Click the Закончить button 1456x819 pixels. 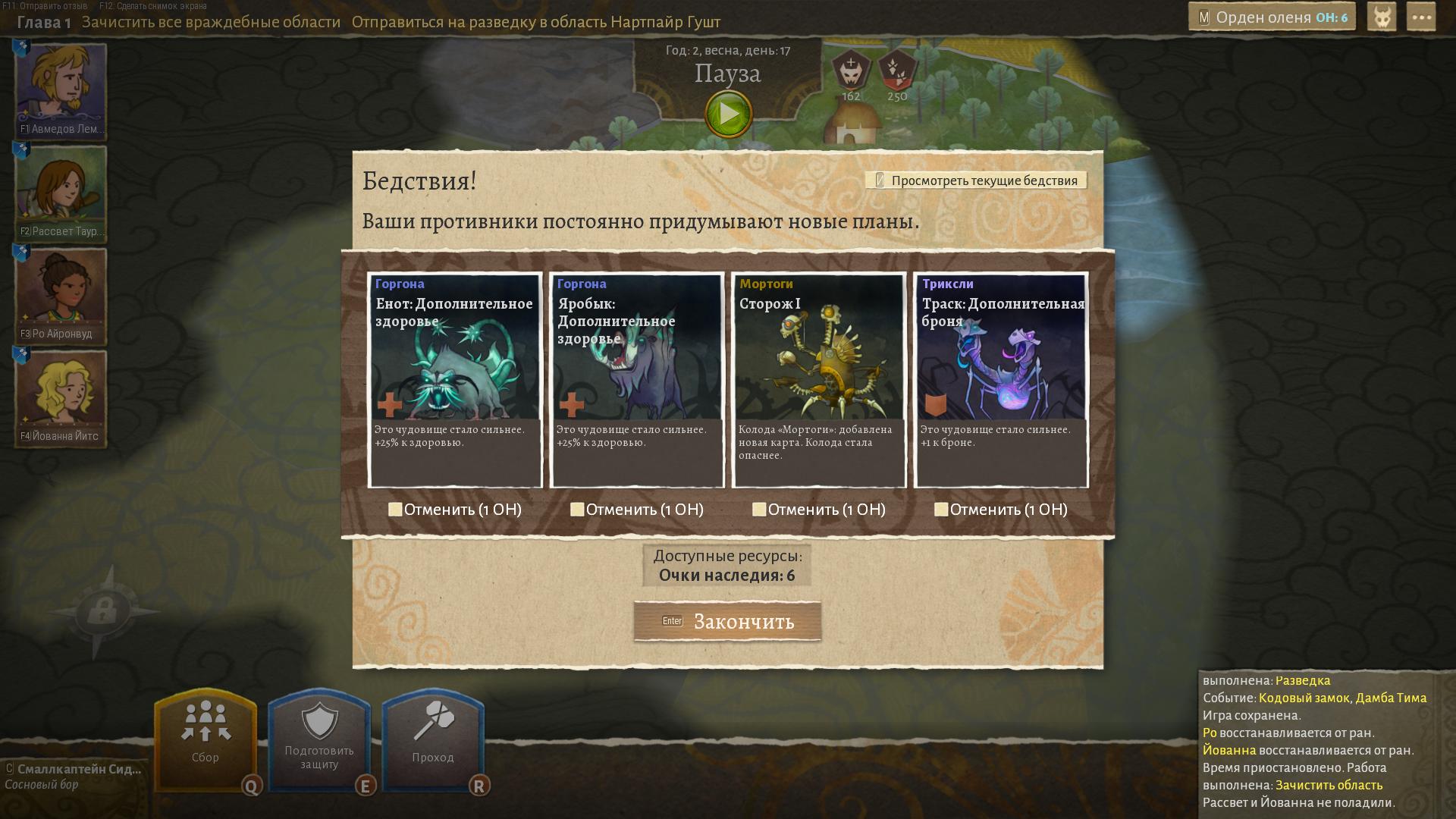point(727,621)
